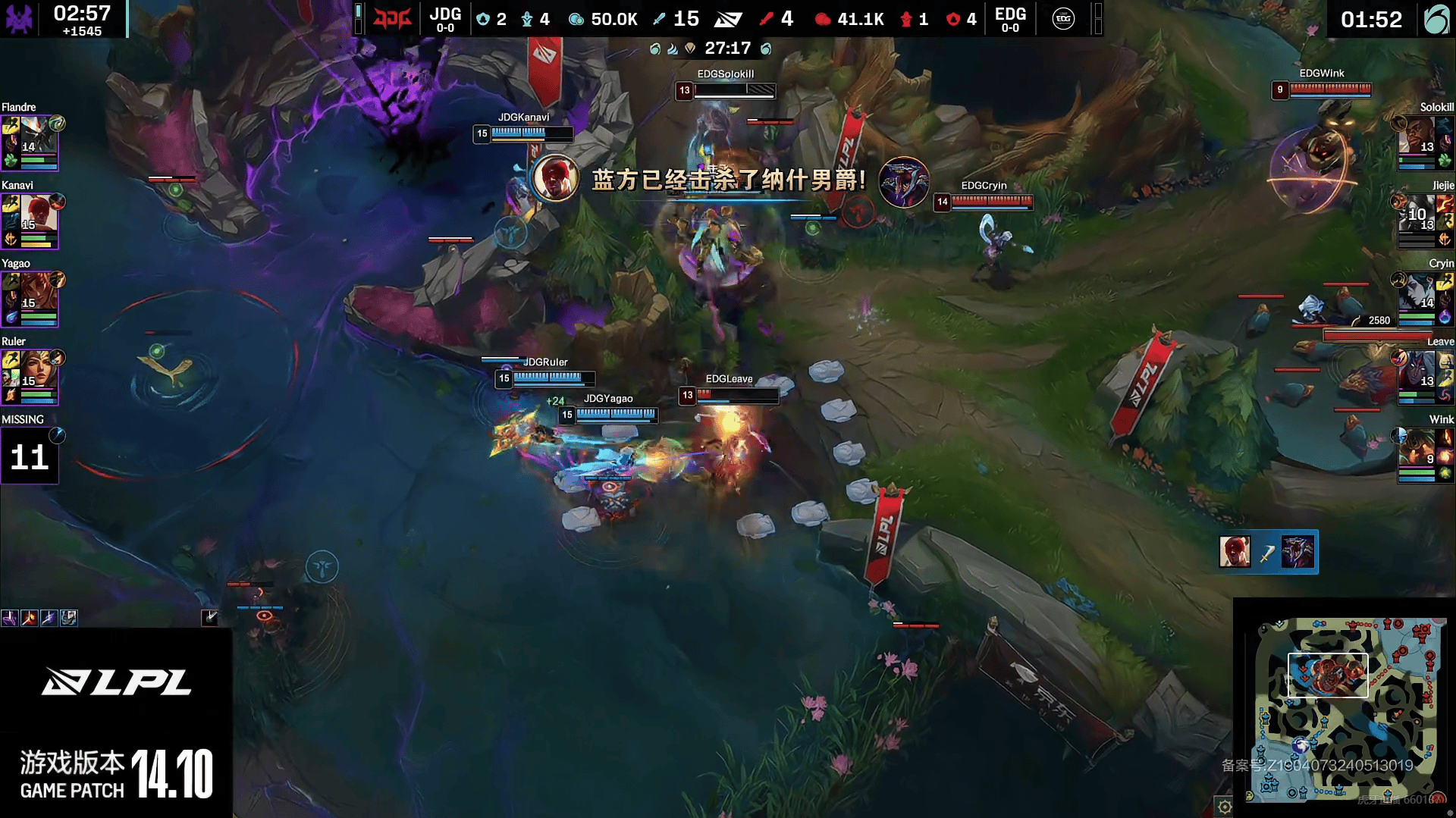
Task: Click the MISSING player respawn tile
Action: click(30, 456)
